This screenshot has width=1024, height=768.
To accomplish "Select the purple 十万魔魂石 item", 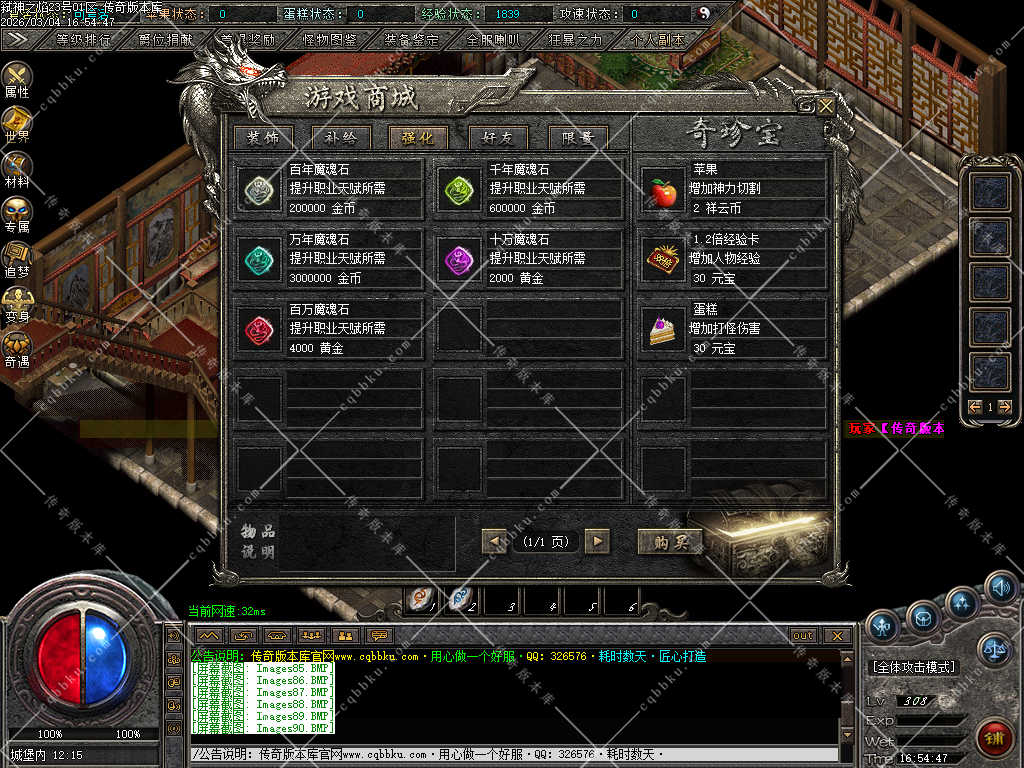I will point(460,258).
